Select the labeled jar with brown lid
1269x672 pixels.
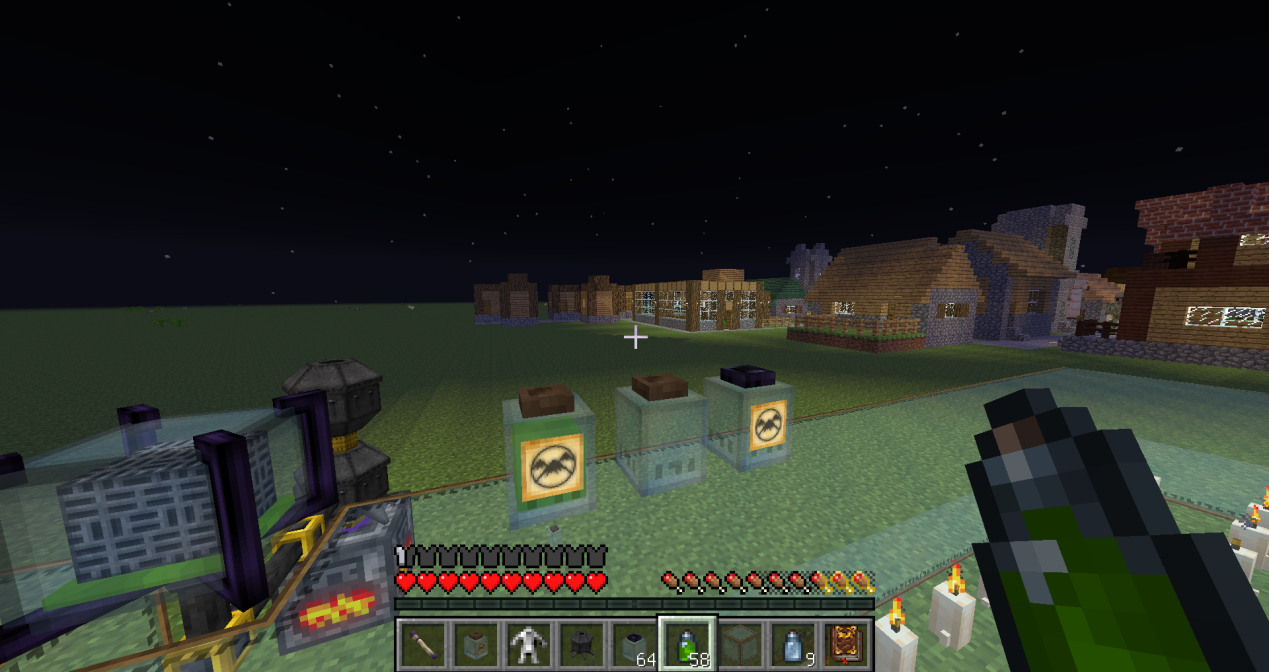click(475, 644)
